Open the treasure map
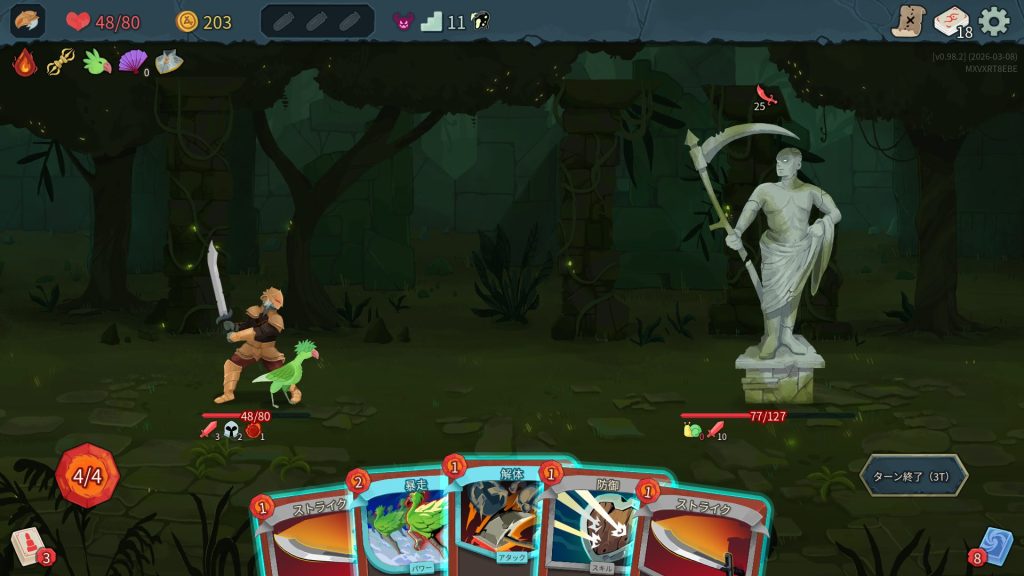1024x576 pixels. click(x=908, y=21)
